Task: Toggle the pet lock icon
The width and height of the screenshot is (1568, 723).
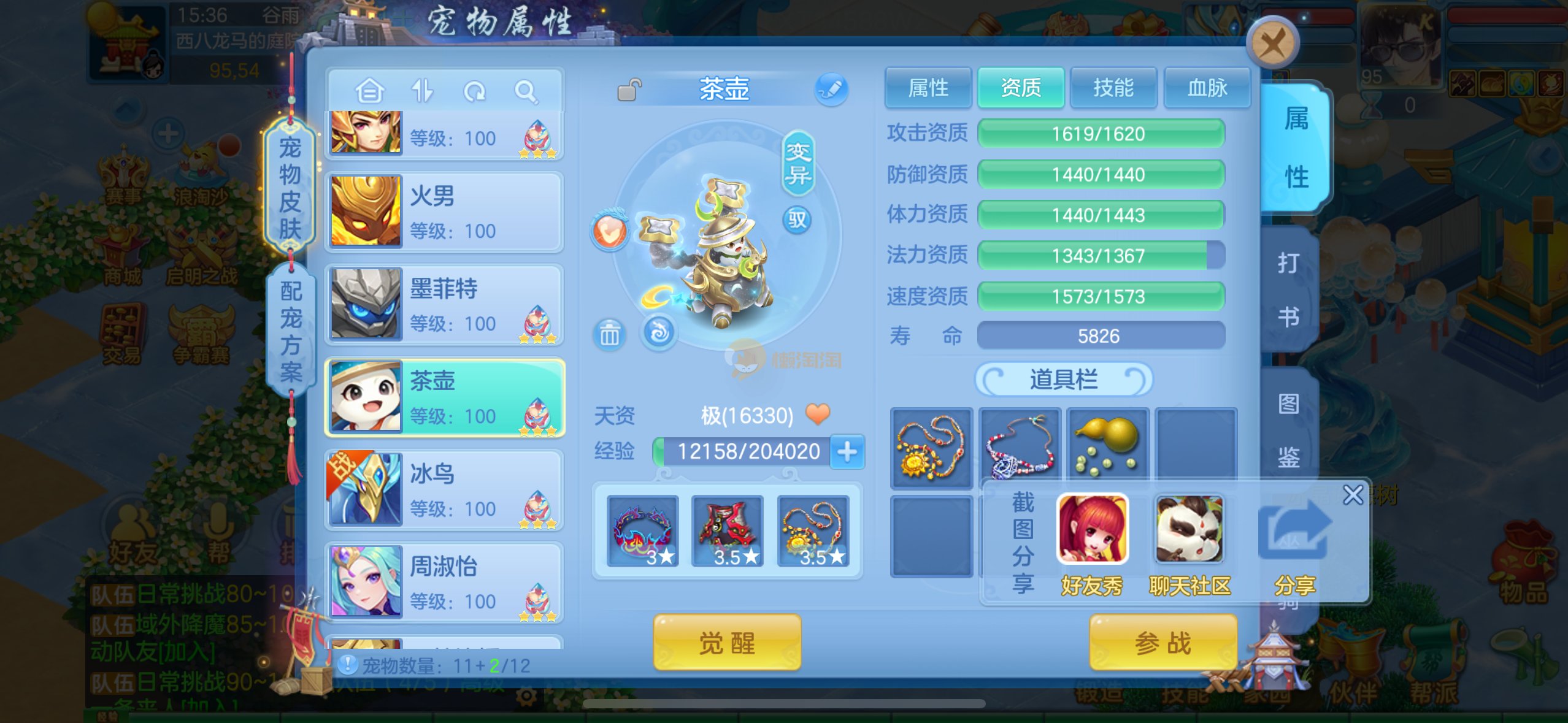Action: pyautogui.click(x=629, y=90)
